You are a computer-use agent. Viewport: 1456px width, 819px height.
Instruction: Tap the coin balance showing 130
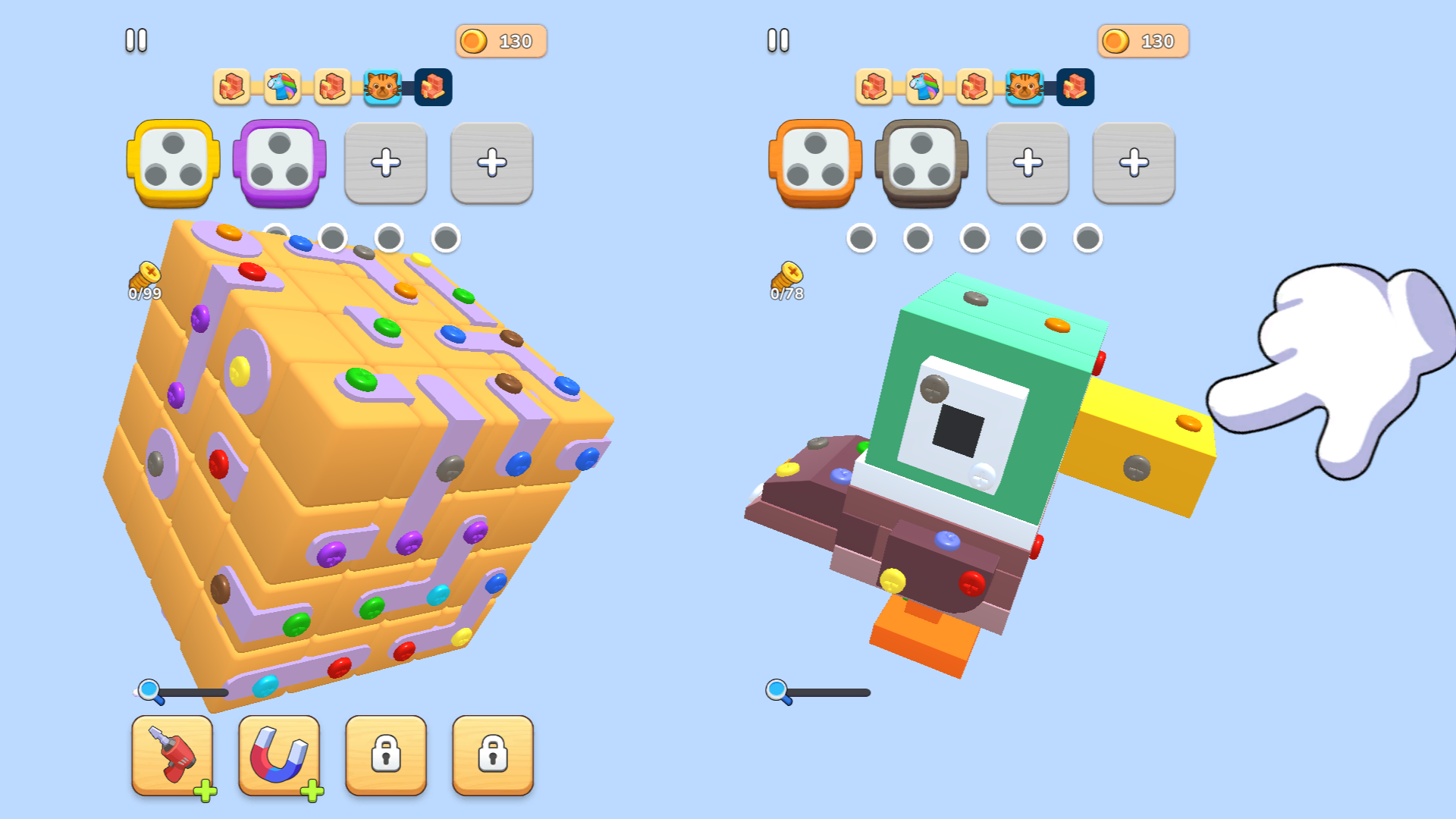tap(500, 41)
